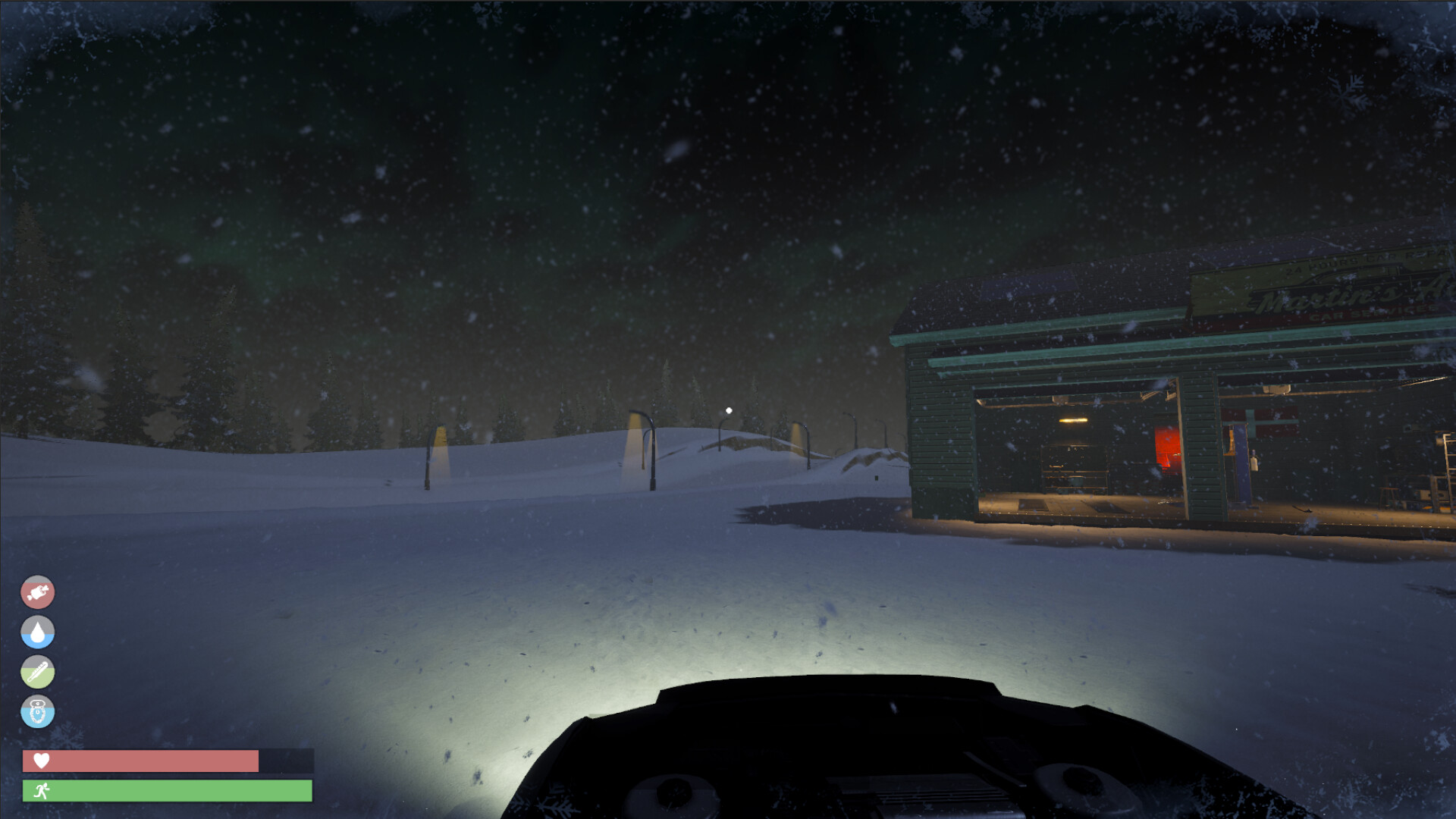This screenshot has width=1456, height=819.
Task: Click the glowing red vending machine inside the garage
Action: [1169, 449]
